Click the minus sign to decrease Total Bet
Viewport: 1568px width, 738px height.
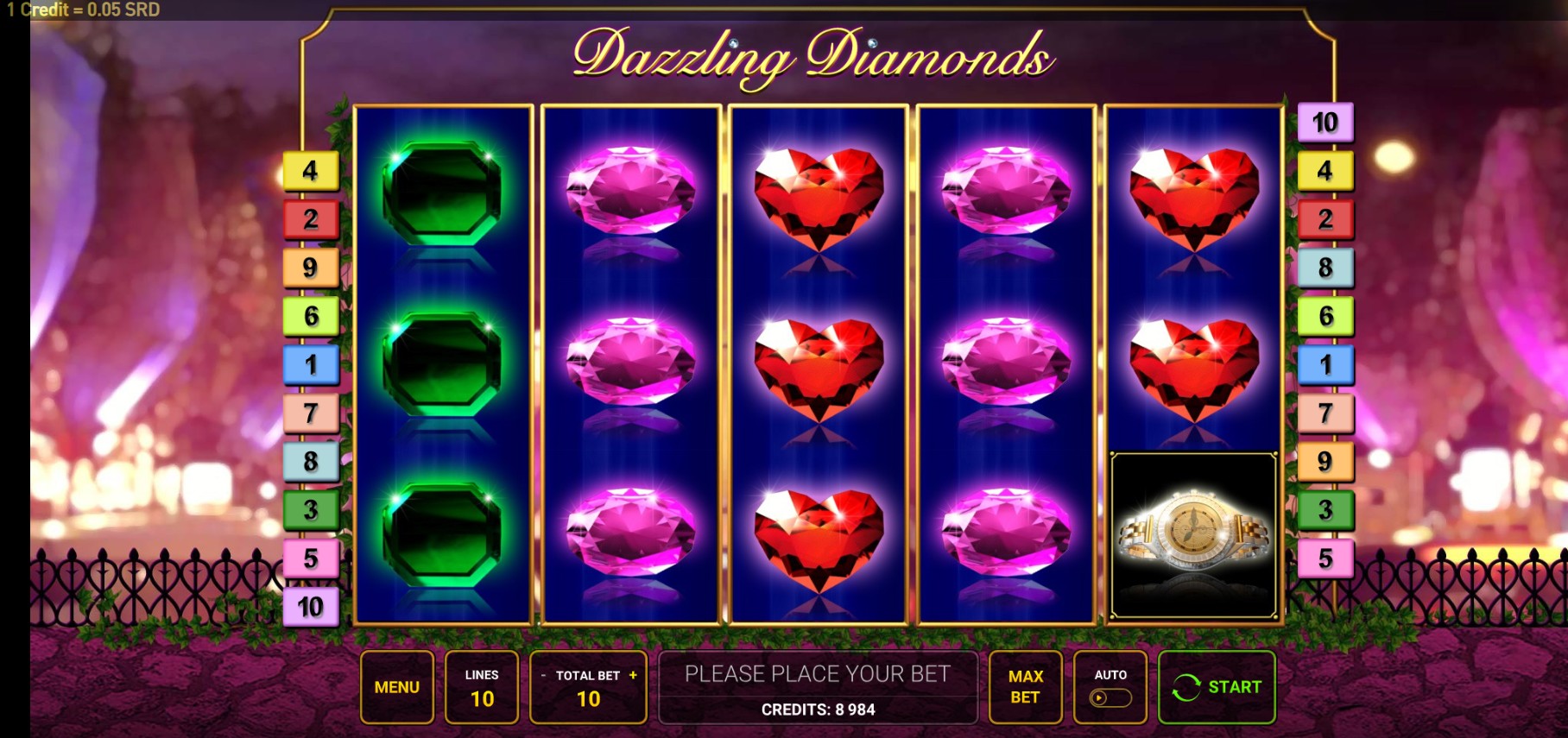542,677
